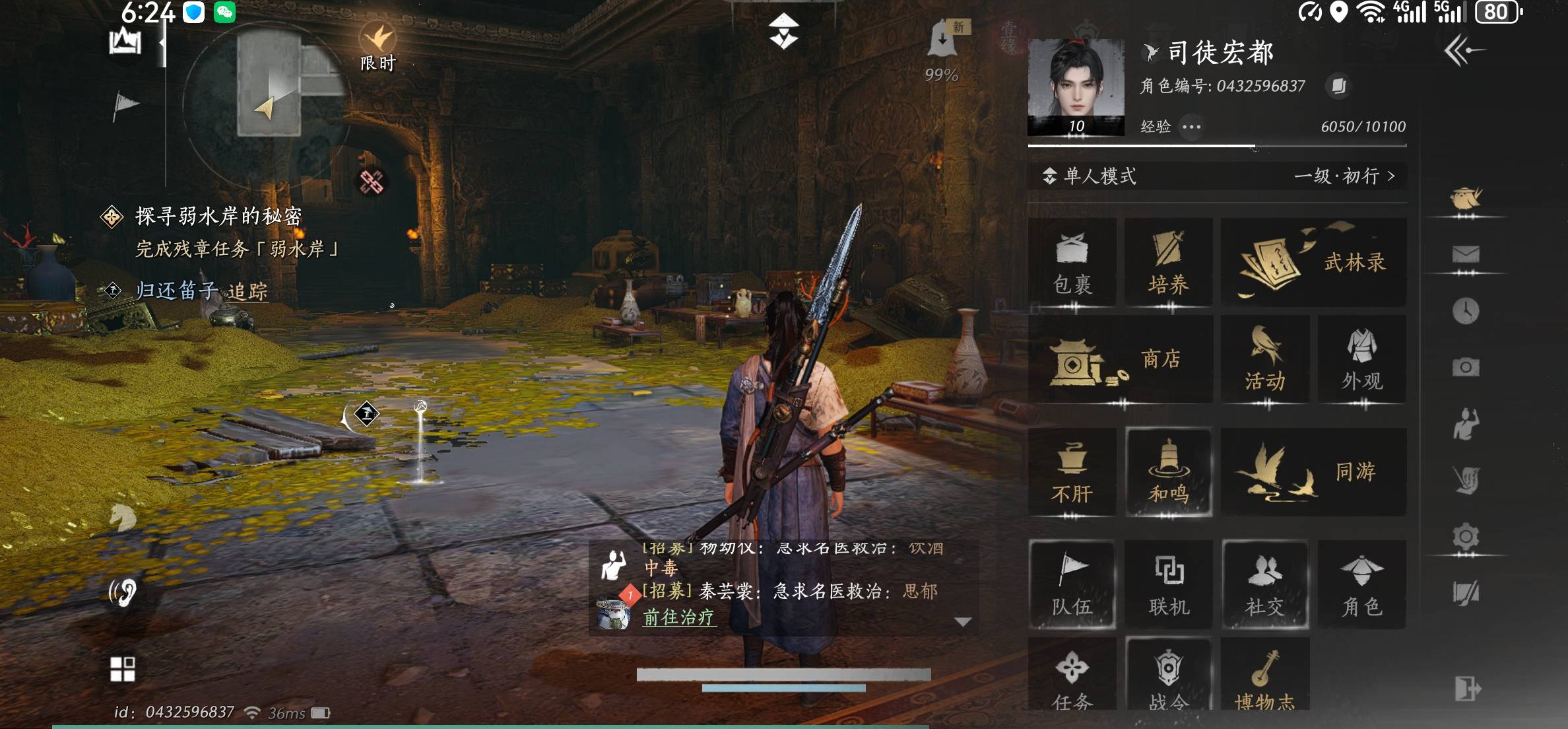The height and width of the screenshot is (729, 1568).
Task: Open the 外观 appearance menu
Action: coord(1361,359)
